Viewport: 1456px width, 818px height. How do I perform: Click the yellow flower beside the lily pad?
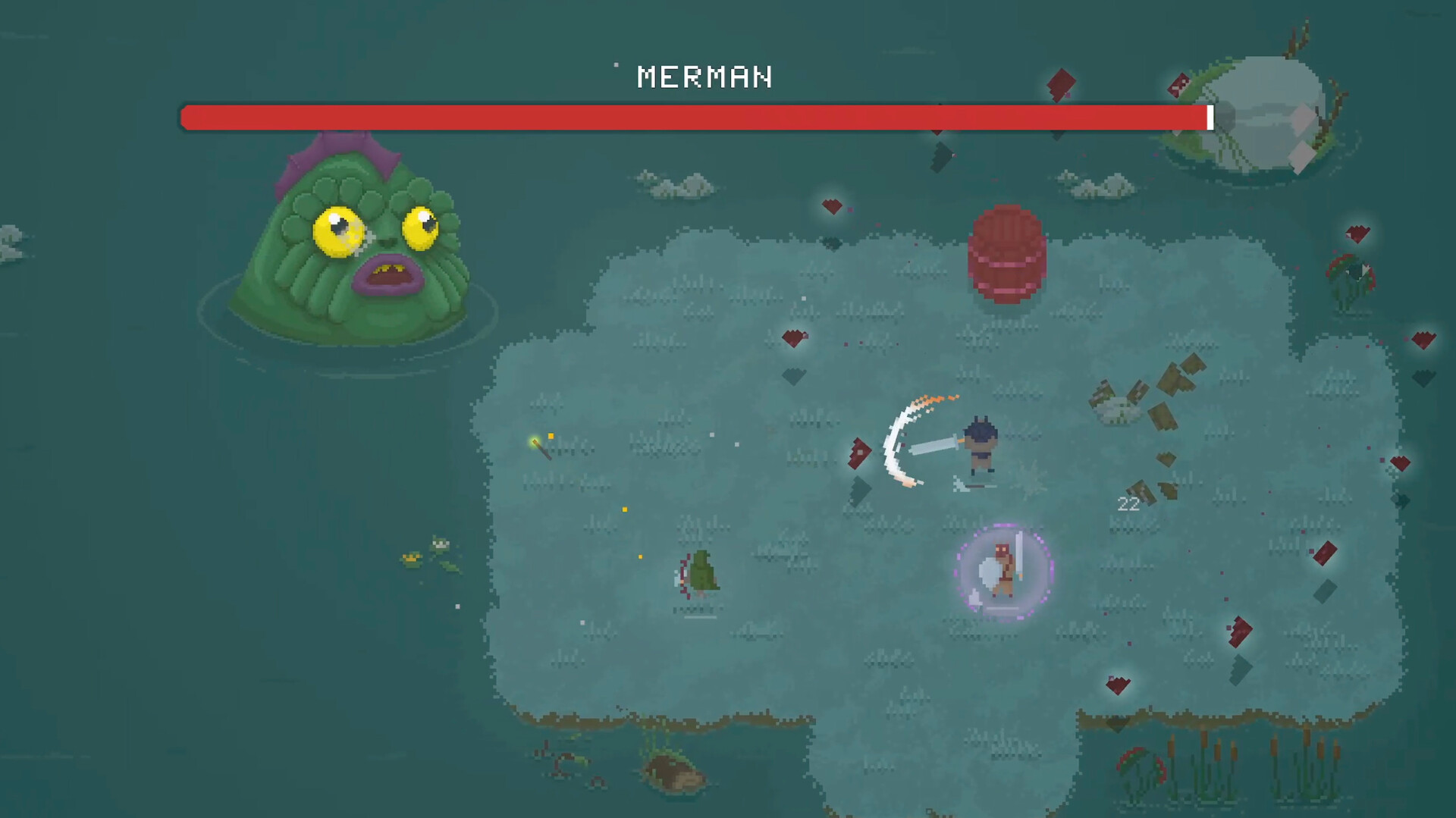click(412, 559)
